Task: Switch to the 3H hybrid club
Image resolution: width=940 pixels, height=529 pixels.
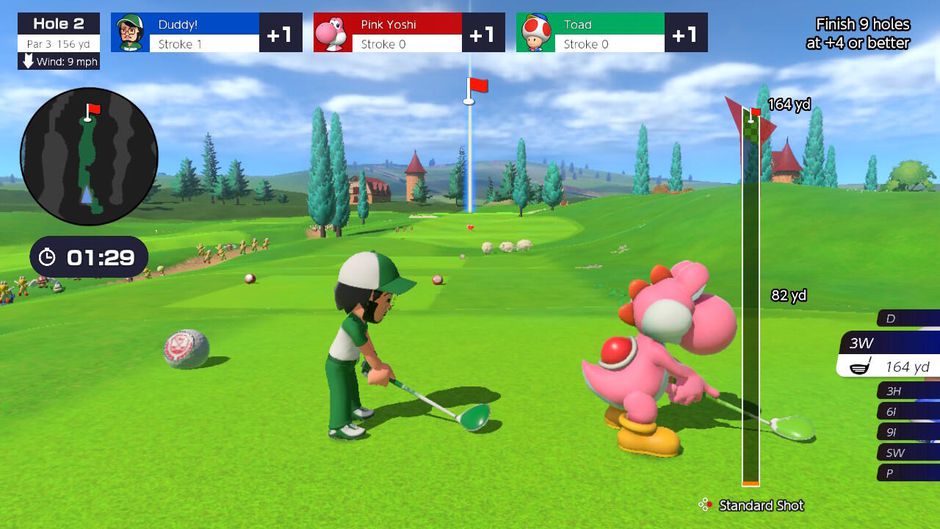Action: point(905,391)
